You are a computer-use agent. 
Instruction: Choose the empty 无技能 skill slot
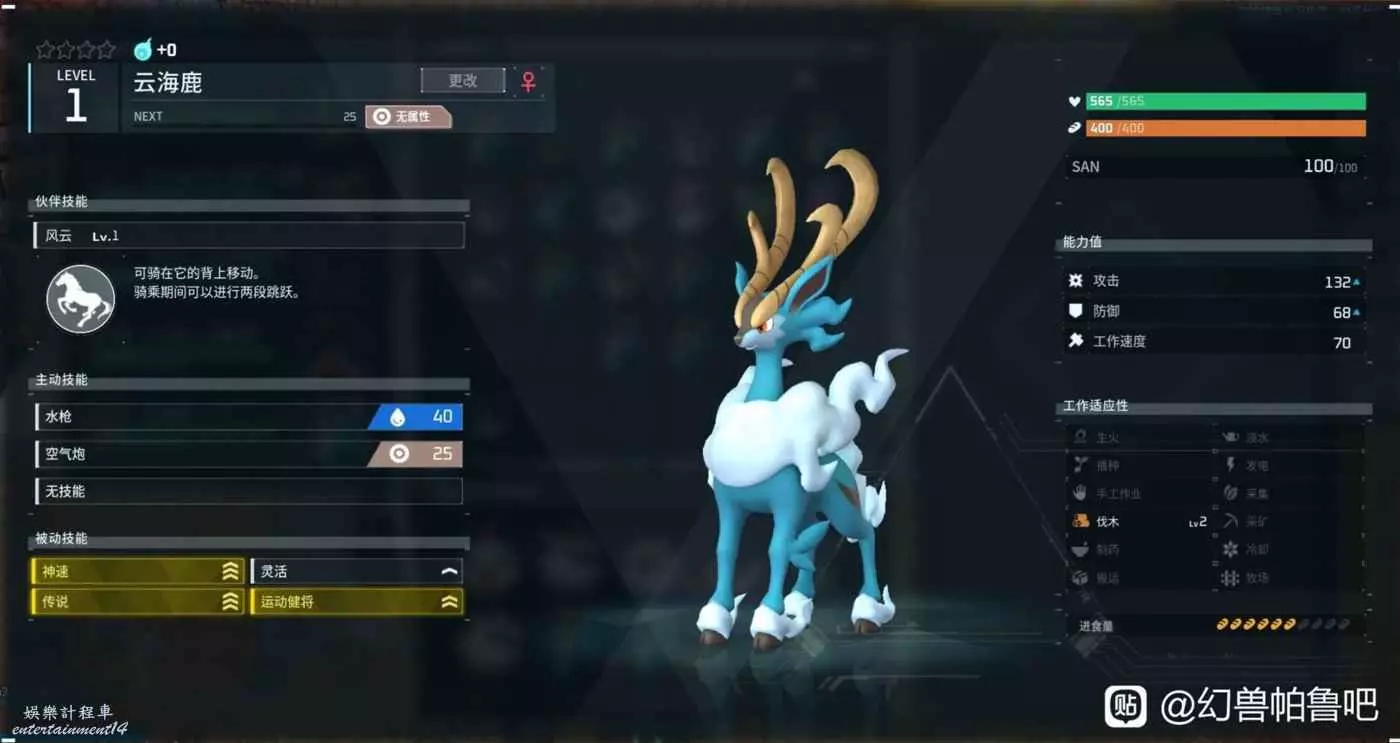[248, 491]
